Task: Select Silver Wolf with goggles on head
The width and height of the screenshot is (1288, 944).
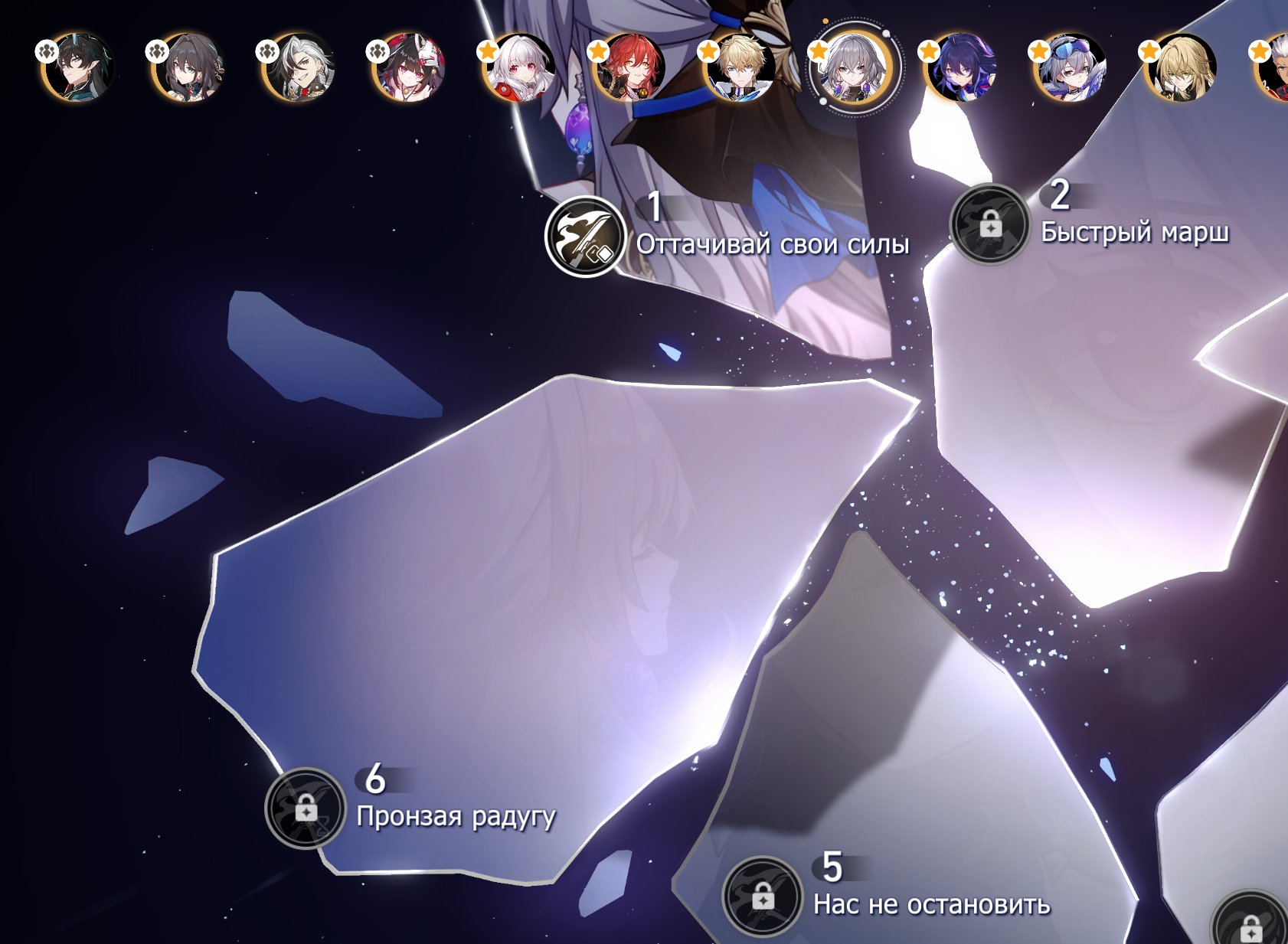Action: pyautogui.click(x=1070, y=67)
